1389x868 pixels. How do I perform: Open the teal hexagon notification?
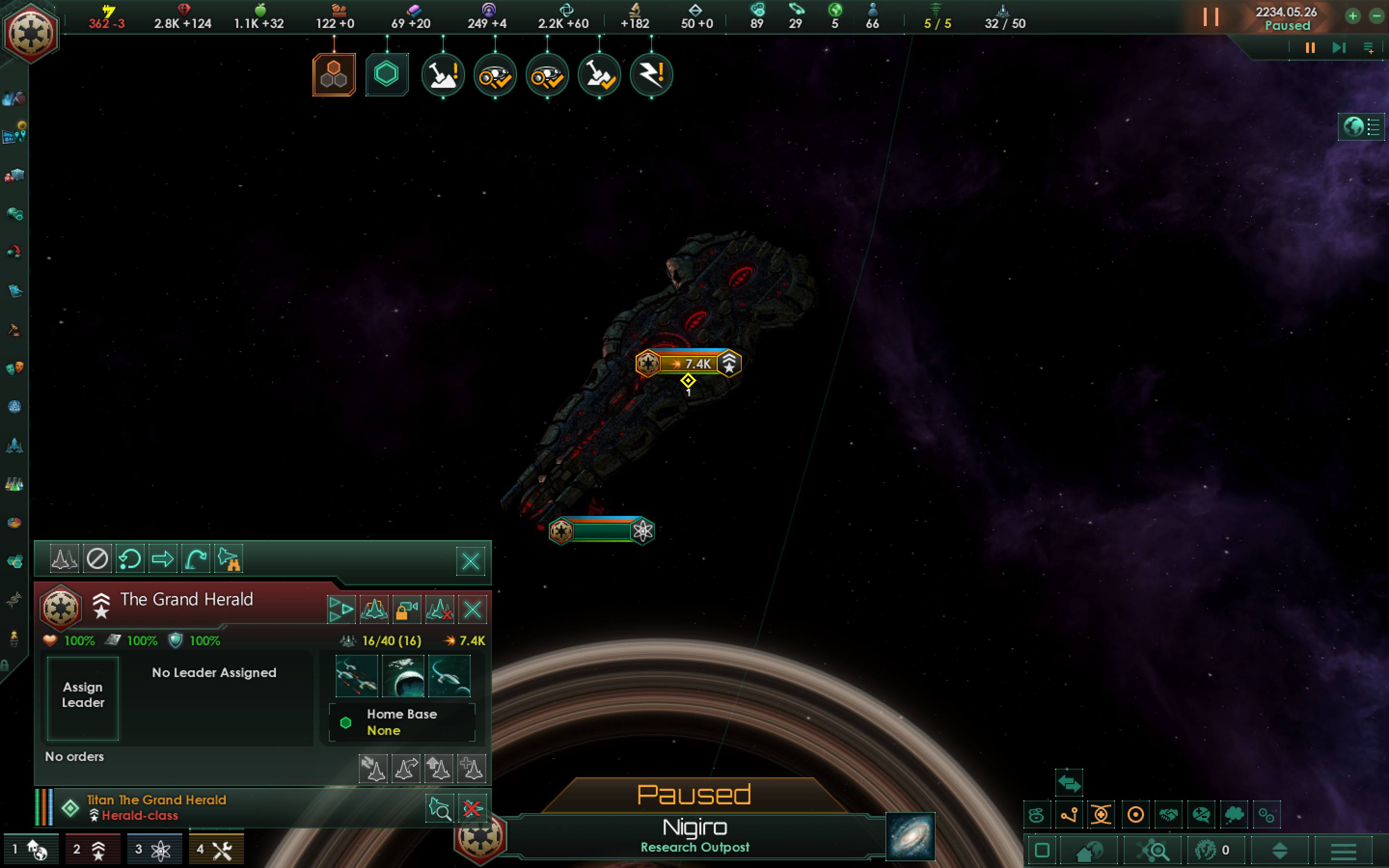click(x=386, y=75)
